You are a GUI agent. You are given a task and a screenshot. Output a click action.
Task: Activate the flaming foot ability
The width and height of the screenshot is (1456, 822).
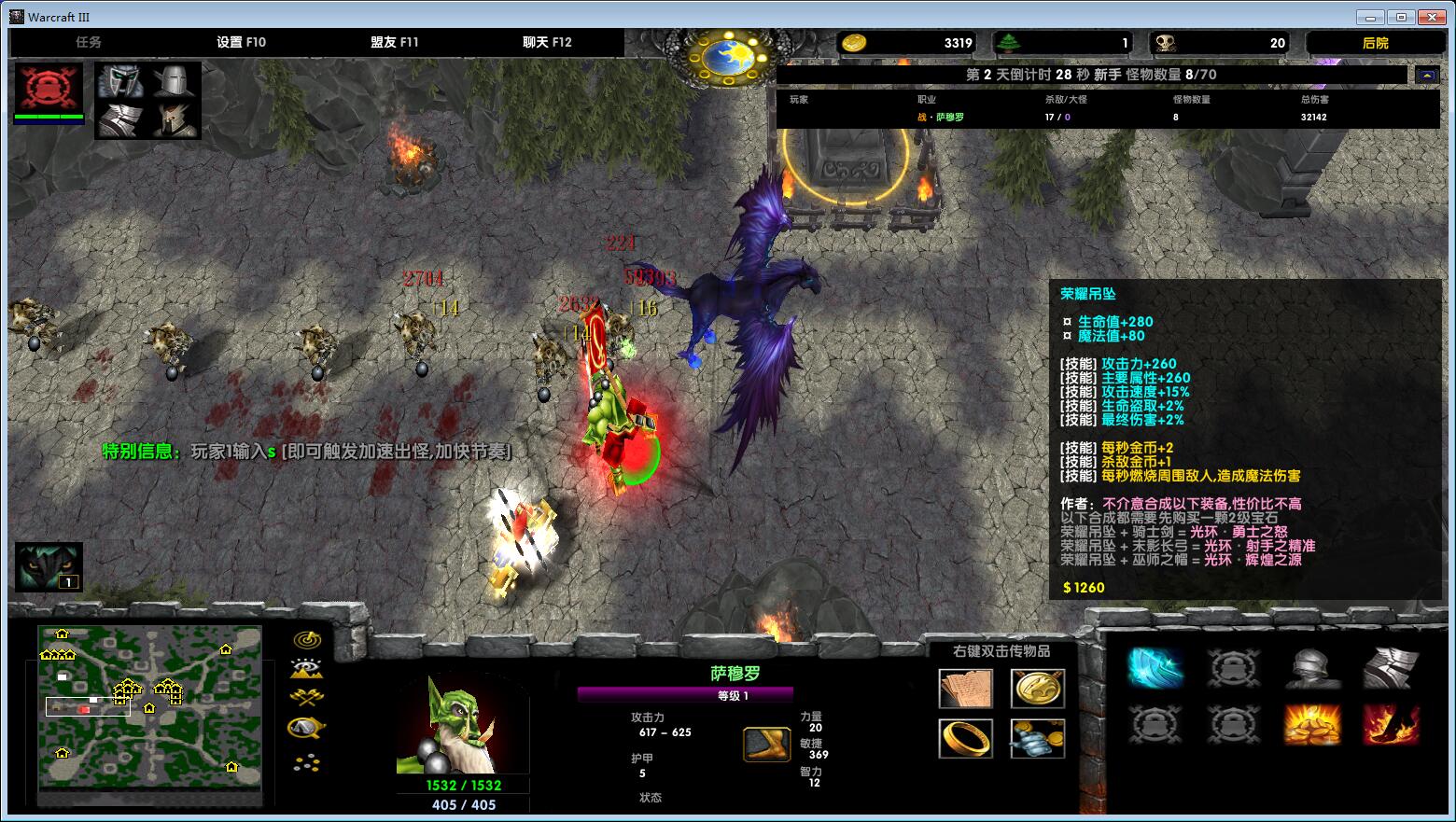[x=1390, y=724]
